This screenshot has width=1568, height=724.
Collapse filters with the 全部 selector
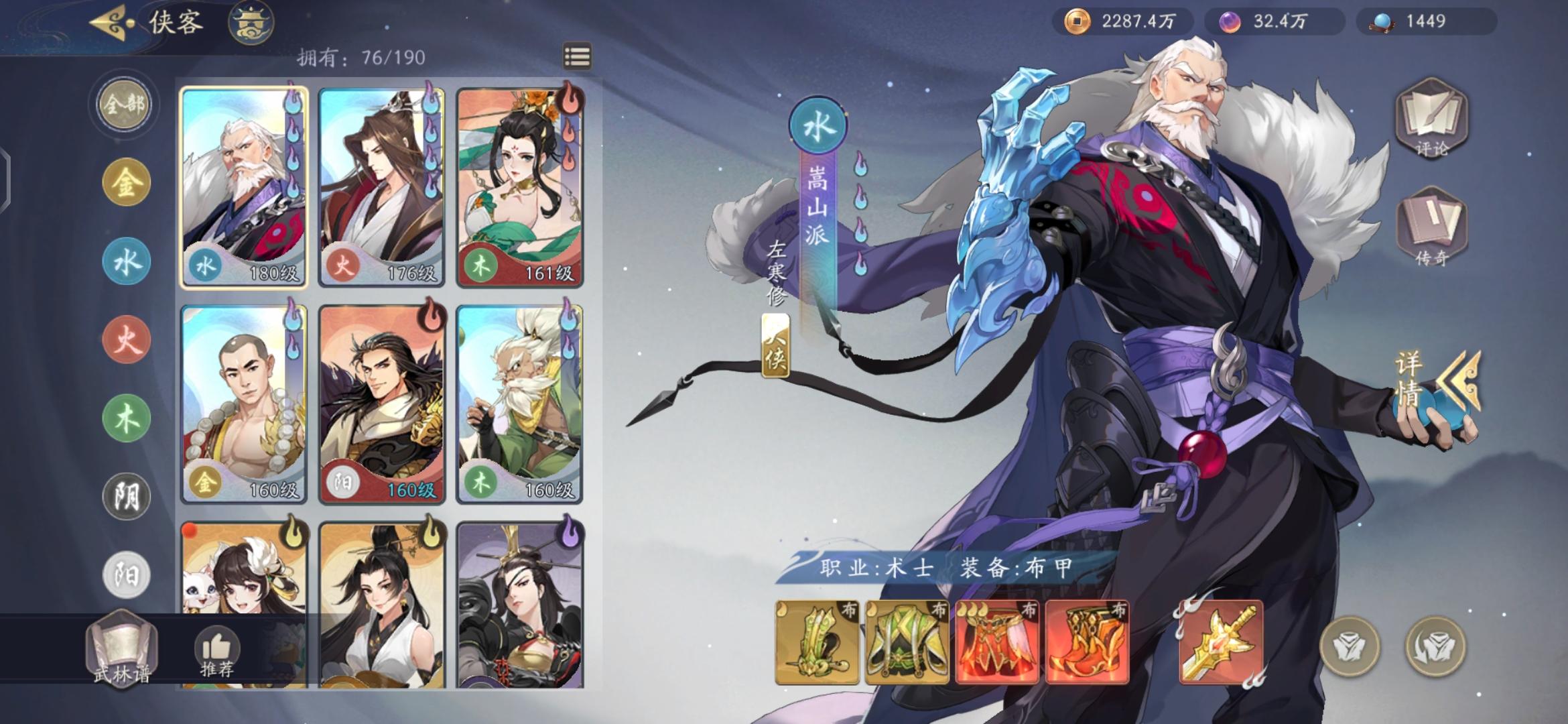click(x=124, y=104)
